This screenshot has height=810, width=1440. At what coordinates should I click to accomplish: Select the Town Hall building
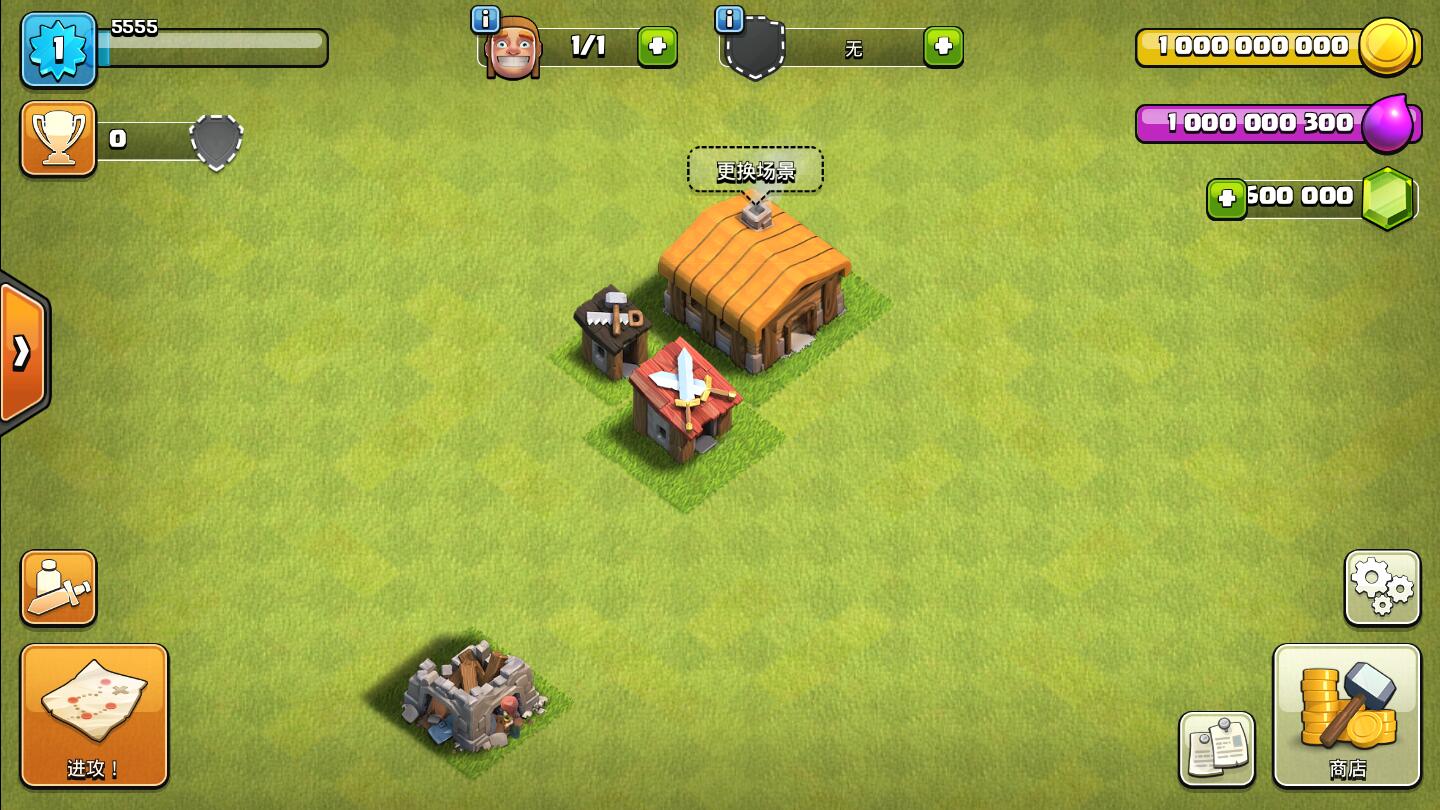(755, 290)
